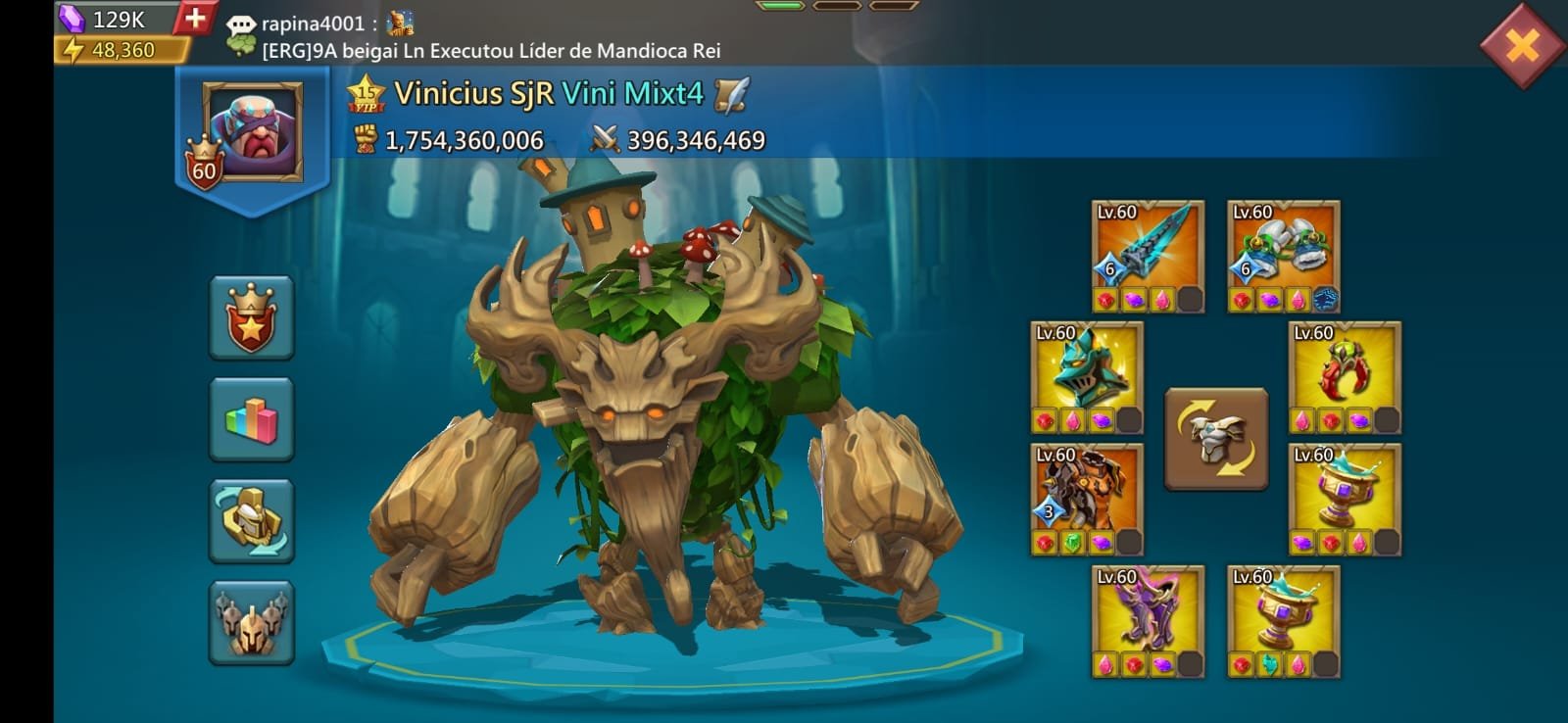Tap the VIP 15 star badge

click(365, 94)
